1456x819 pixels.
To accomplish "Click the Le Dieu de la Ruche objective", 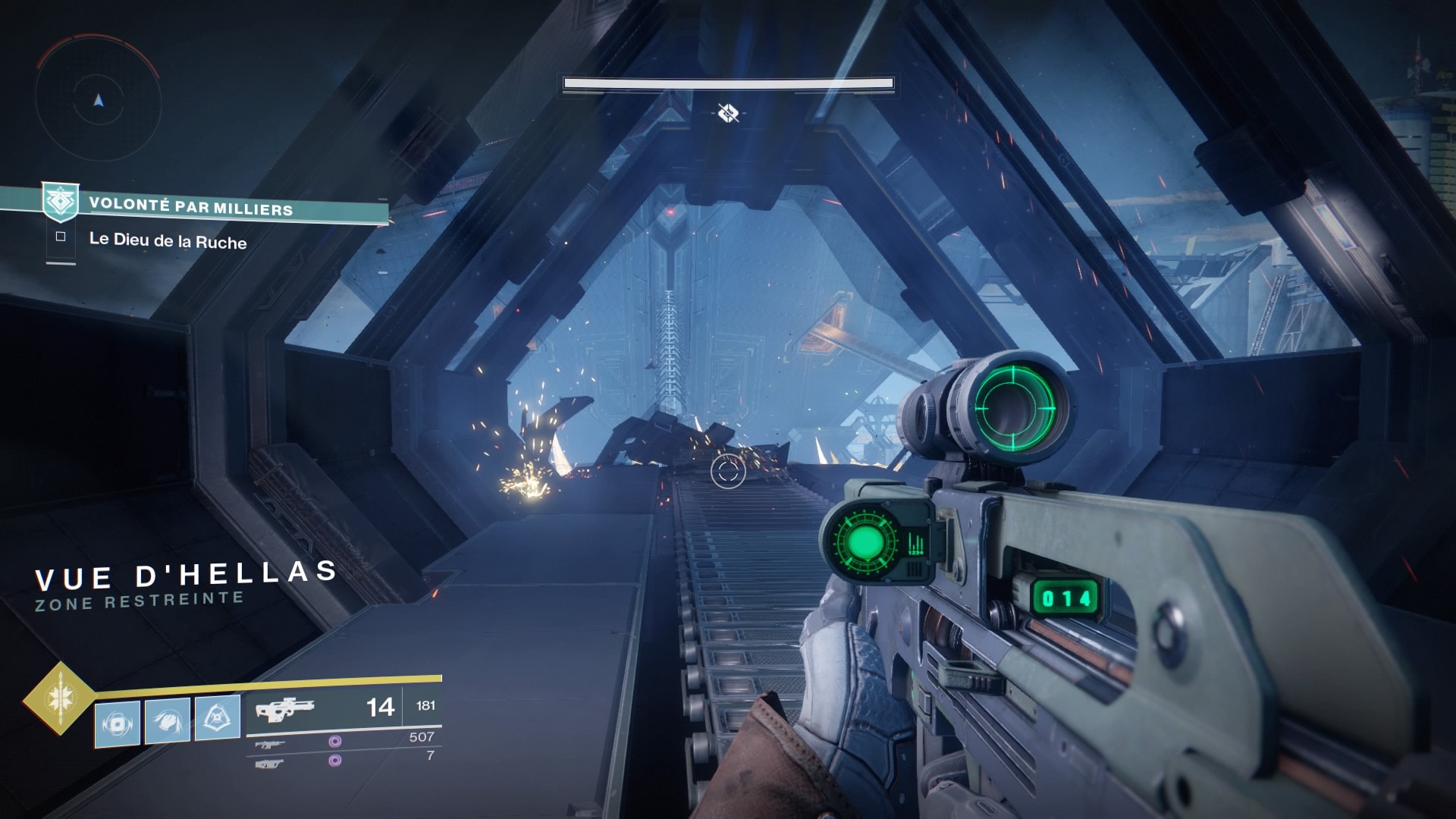I will pos(168,241).
